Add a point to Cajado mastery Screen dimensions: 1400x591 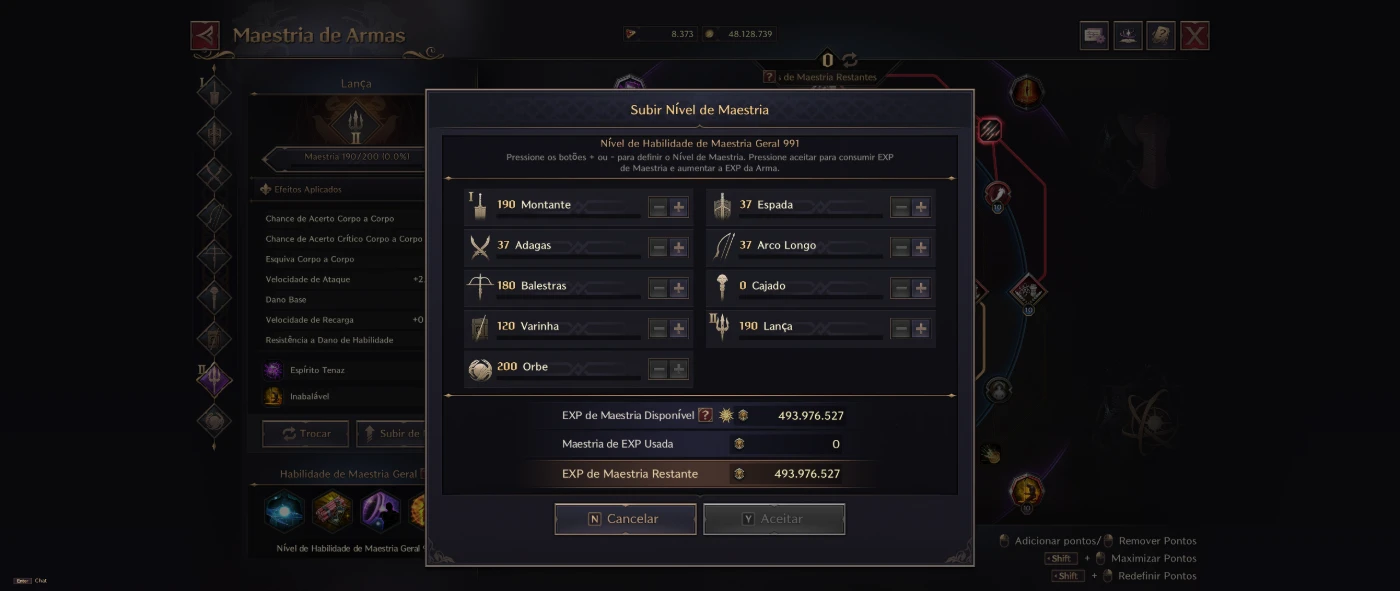tap(921, 288)
